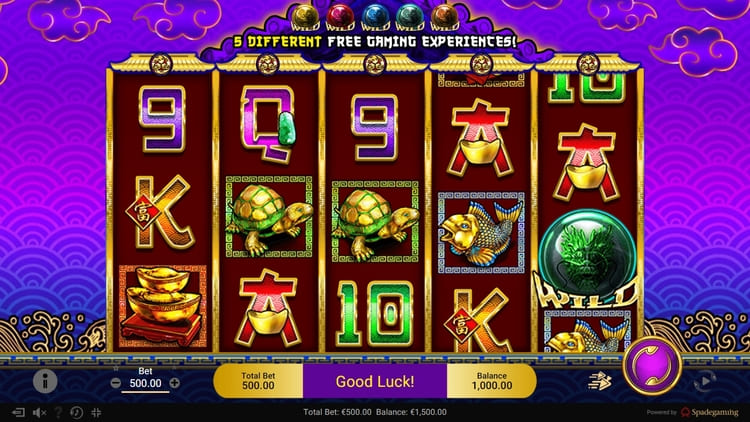Screen dimensions: 750x422
Task: Start autoplay with the circular play icon
Action: (x=704, y=380)
